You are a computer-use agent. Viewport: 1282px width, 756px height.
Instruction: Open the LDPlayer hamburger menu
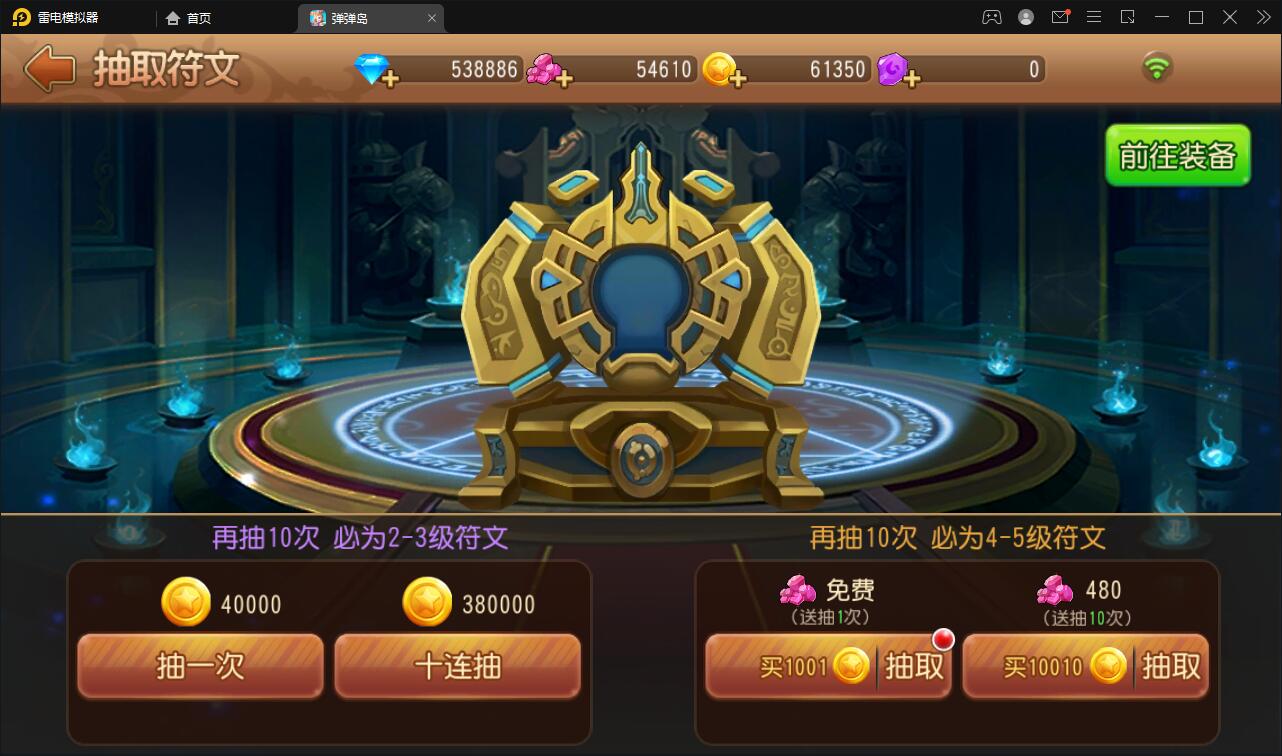1094,17
